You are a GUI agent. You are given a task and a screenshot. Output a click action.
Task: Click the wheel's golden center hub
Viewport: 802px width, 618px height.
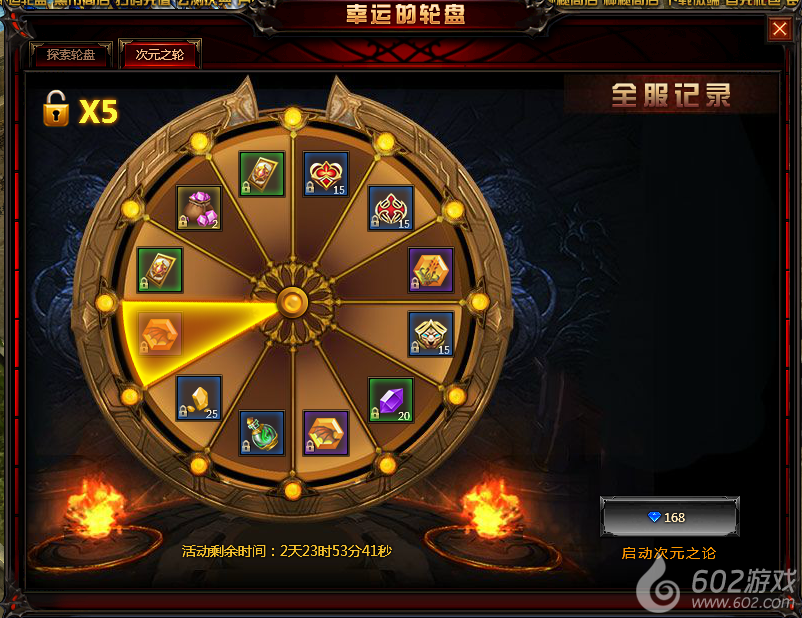pos(292,300)
